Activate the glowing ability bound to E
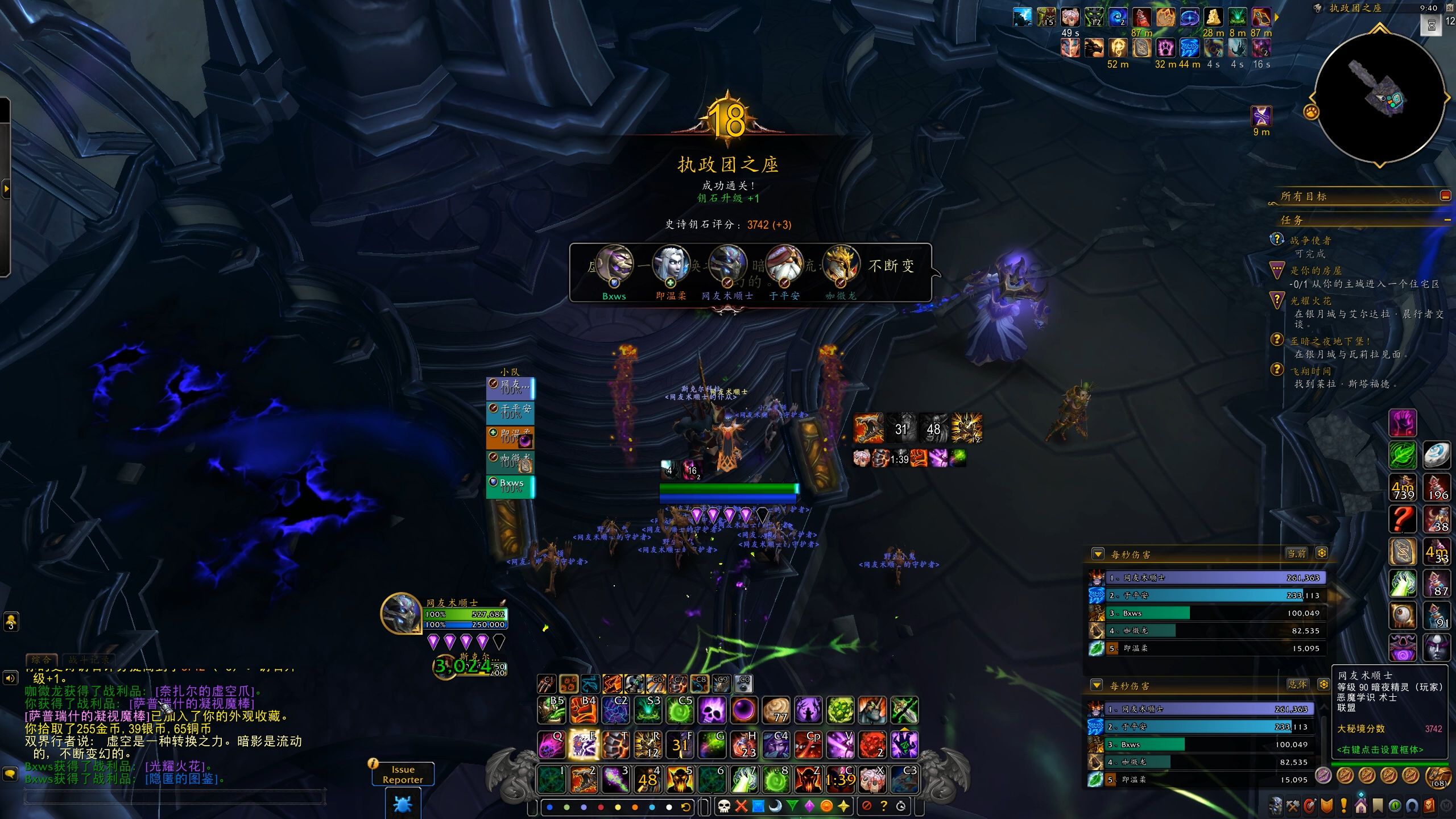Image resolution: width=1456 pixels, height=819 pixels. click(583, 744)
